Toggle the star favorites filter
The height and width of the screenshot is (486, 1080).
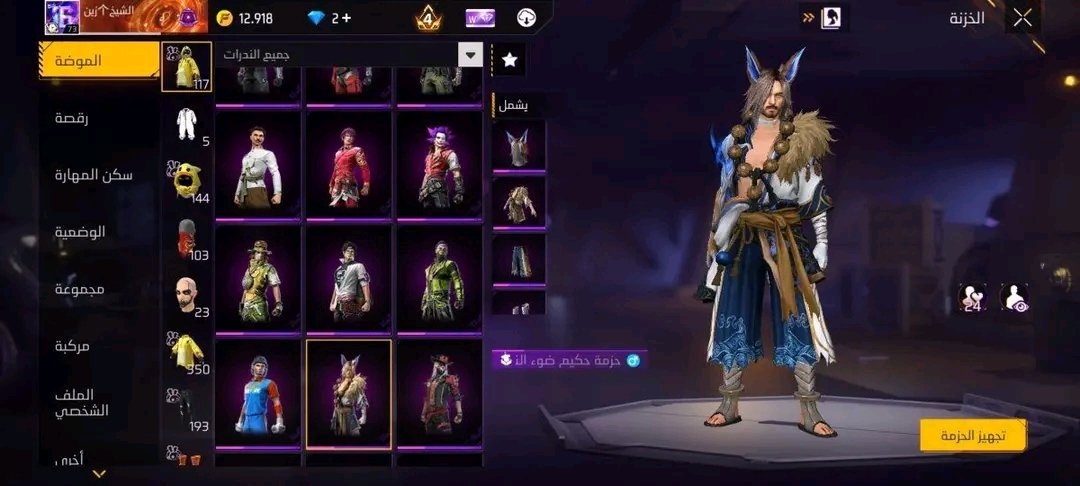509,60
